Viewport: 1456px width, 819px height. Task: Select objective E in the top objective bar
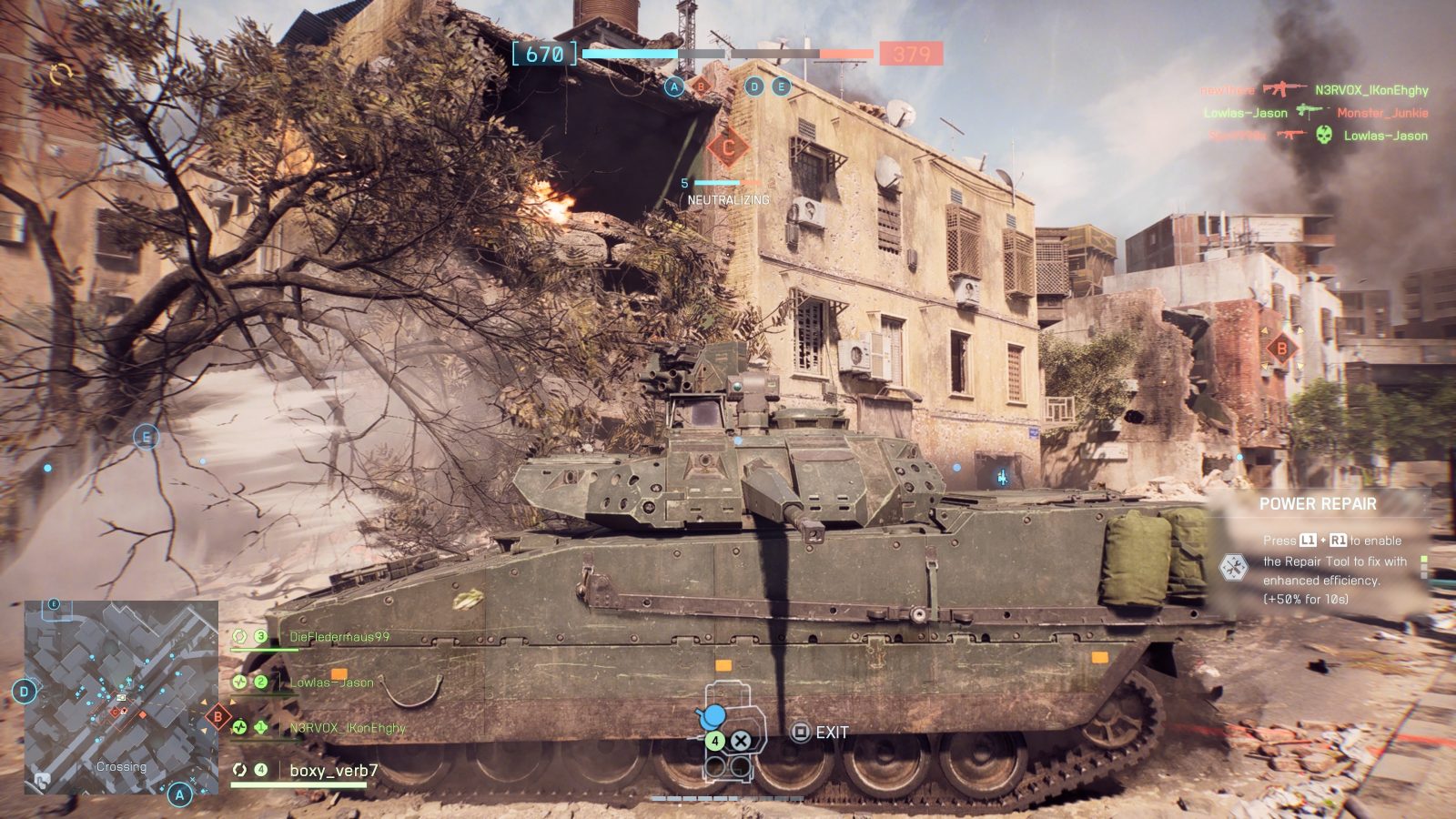pos(781,86)
